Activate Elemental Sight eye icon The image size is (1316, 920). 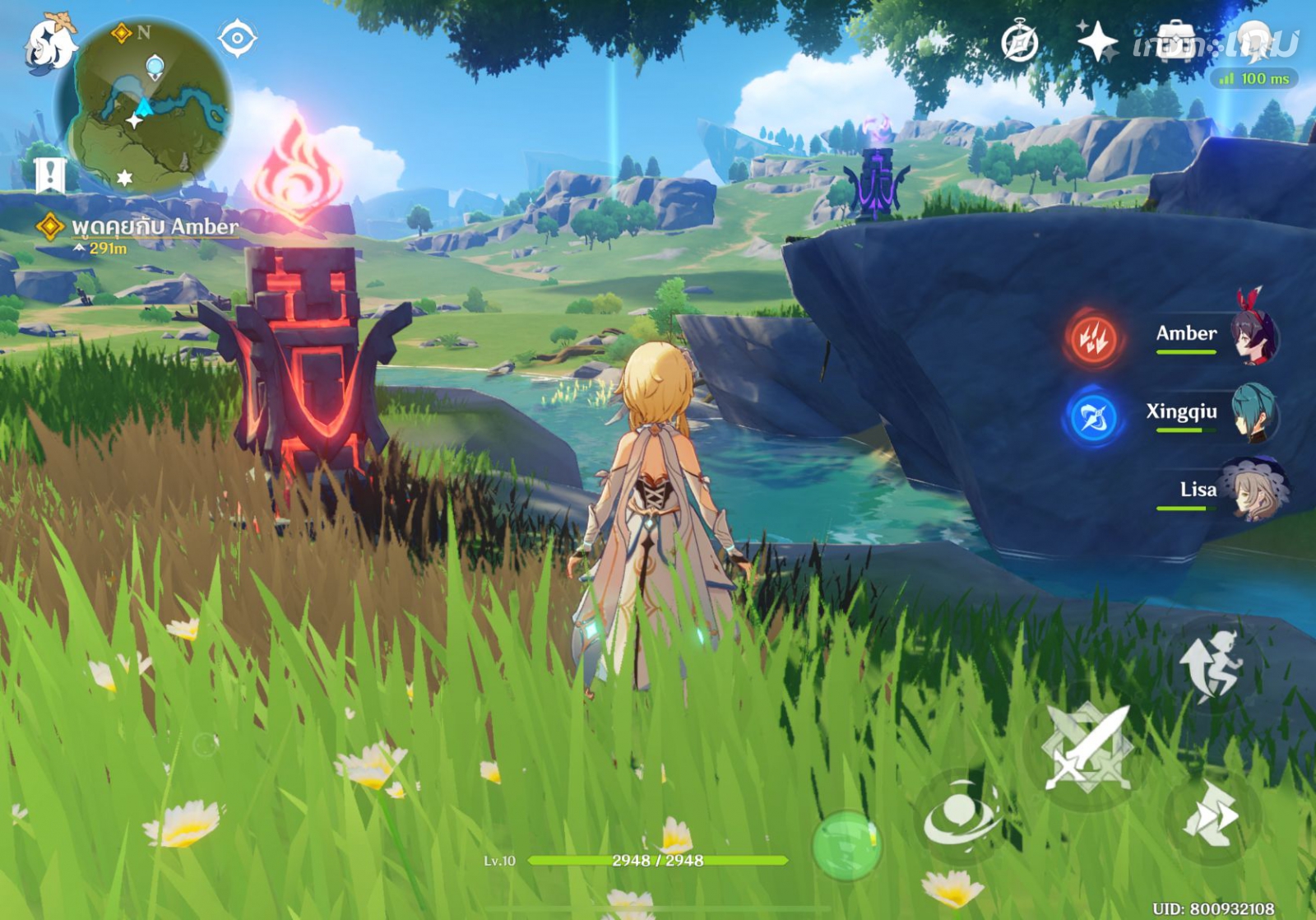(237, 38)
